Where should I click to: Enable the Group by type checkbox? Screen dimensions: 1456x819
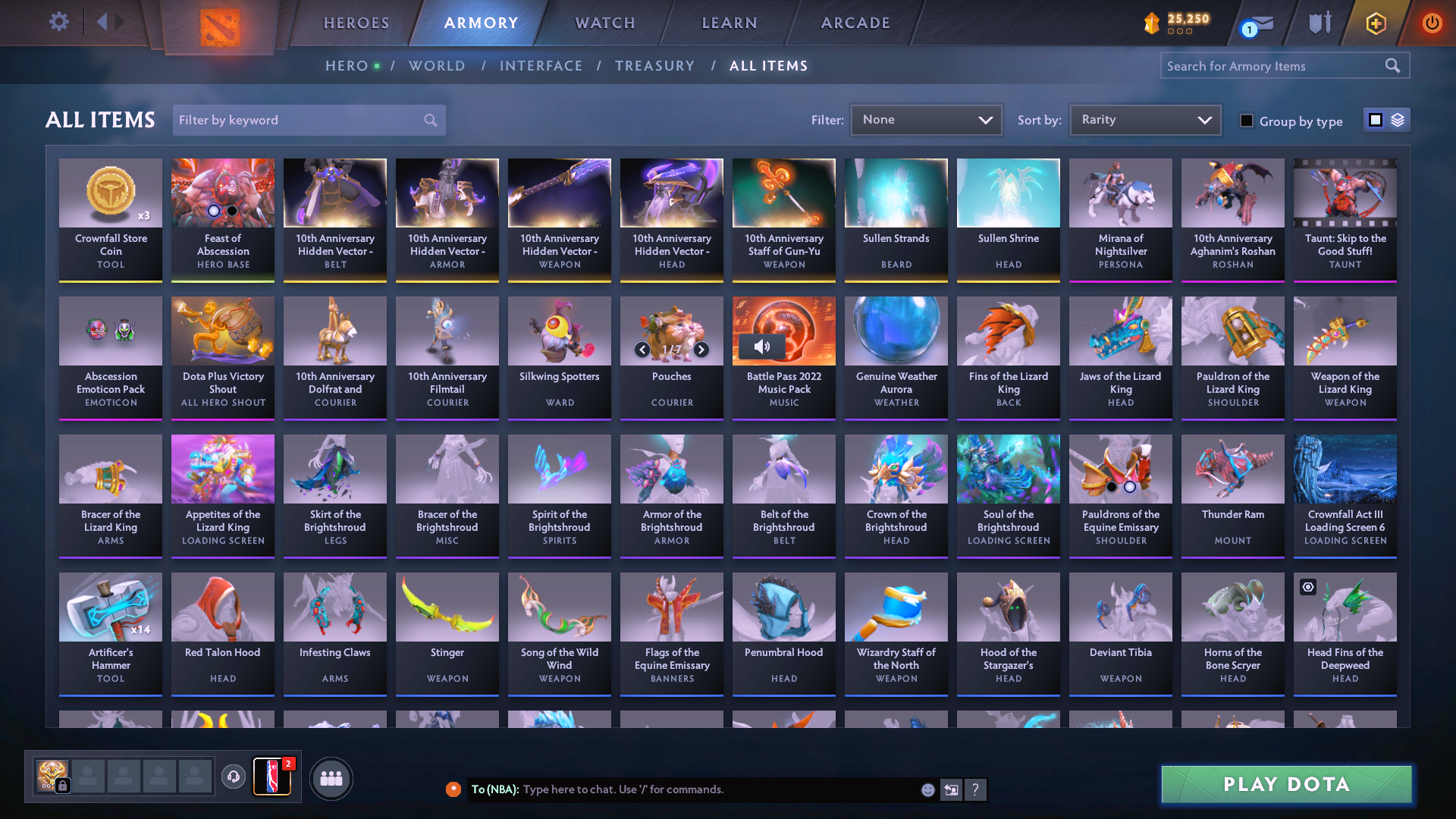coord(1247,121)
